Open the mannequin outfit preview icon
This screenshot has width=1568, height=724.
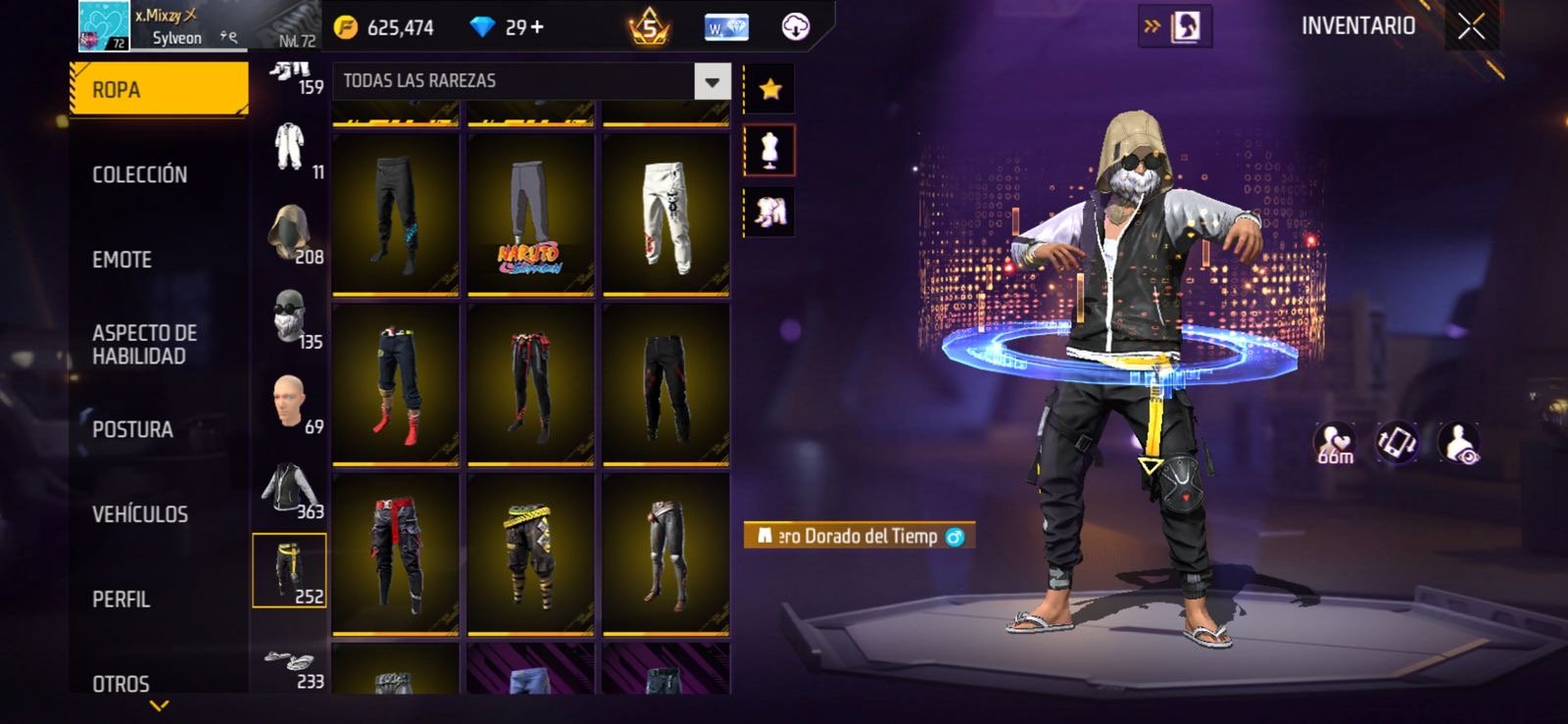tap(770, 151)
